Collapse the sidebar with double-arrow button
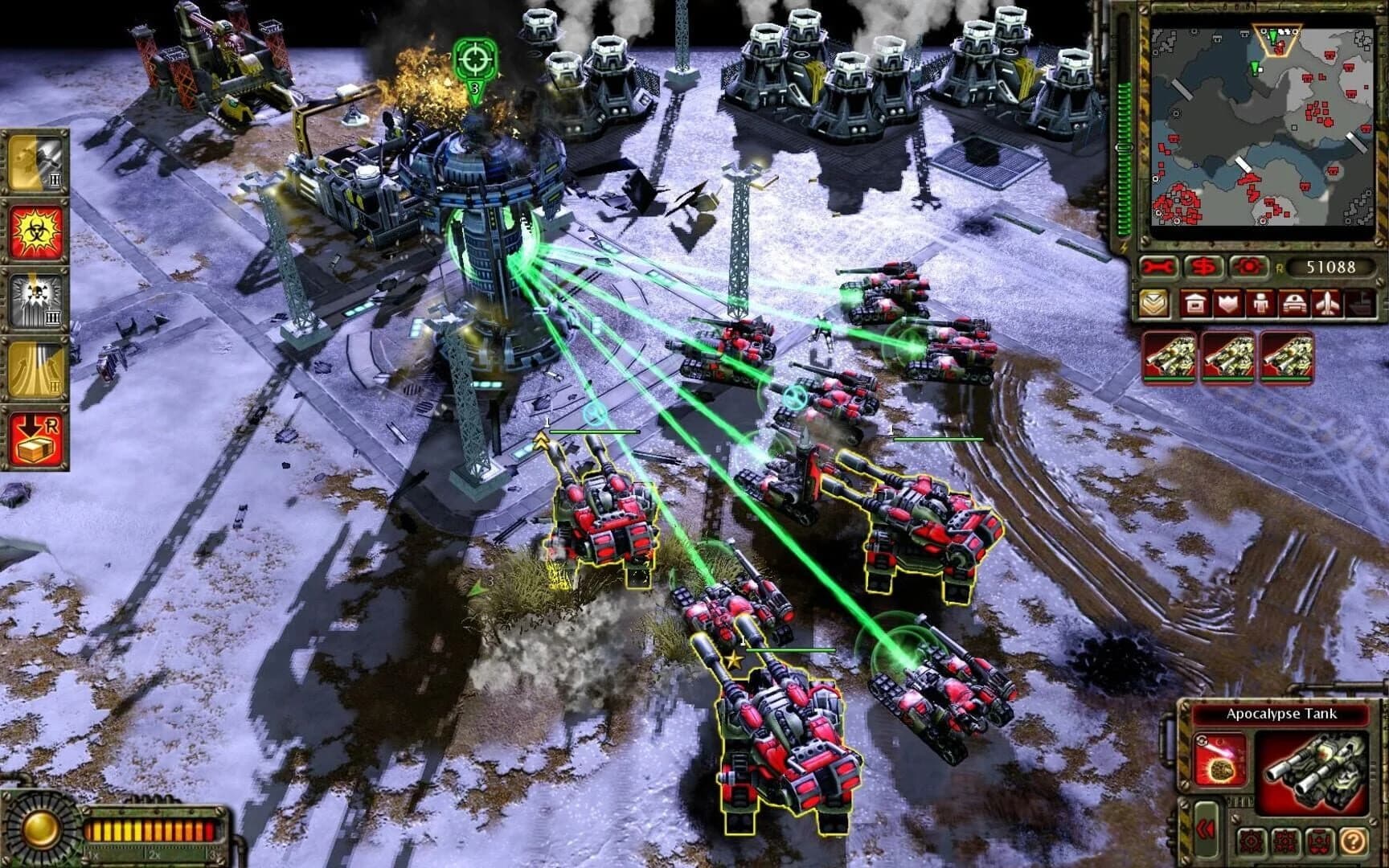This screenshot has width=1389, height=868. pos(1206,829)
